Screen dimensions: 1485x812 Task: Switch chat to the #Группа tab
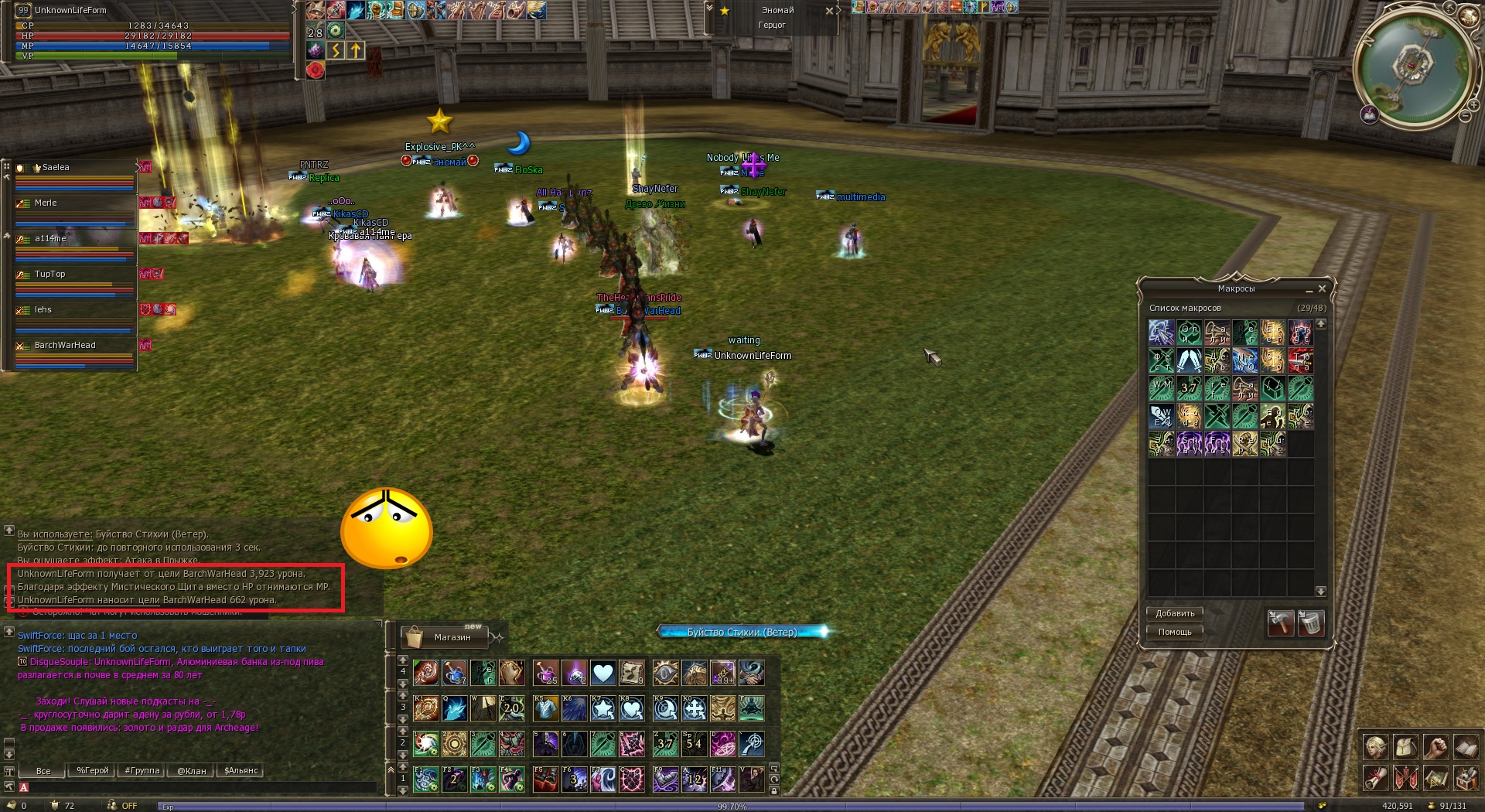coord(142,771)
